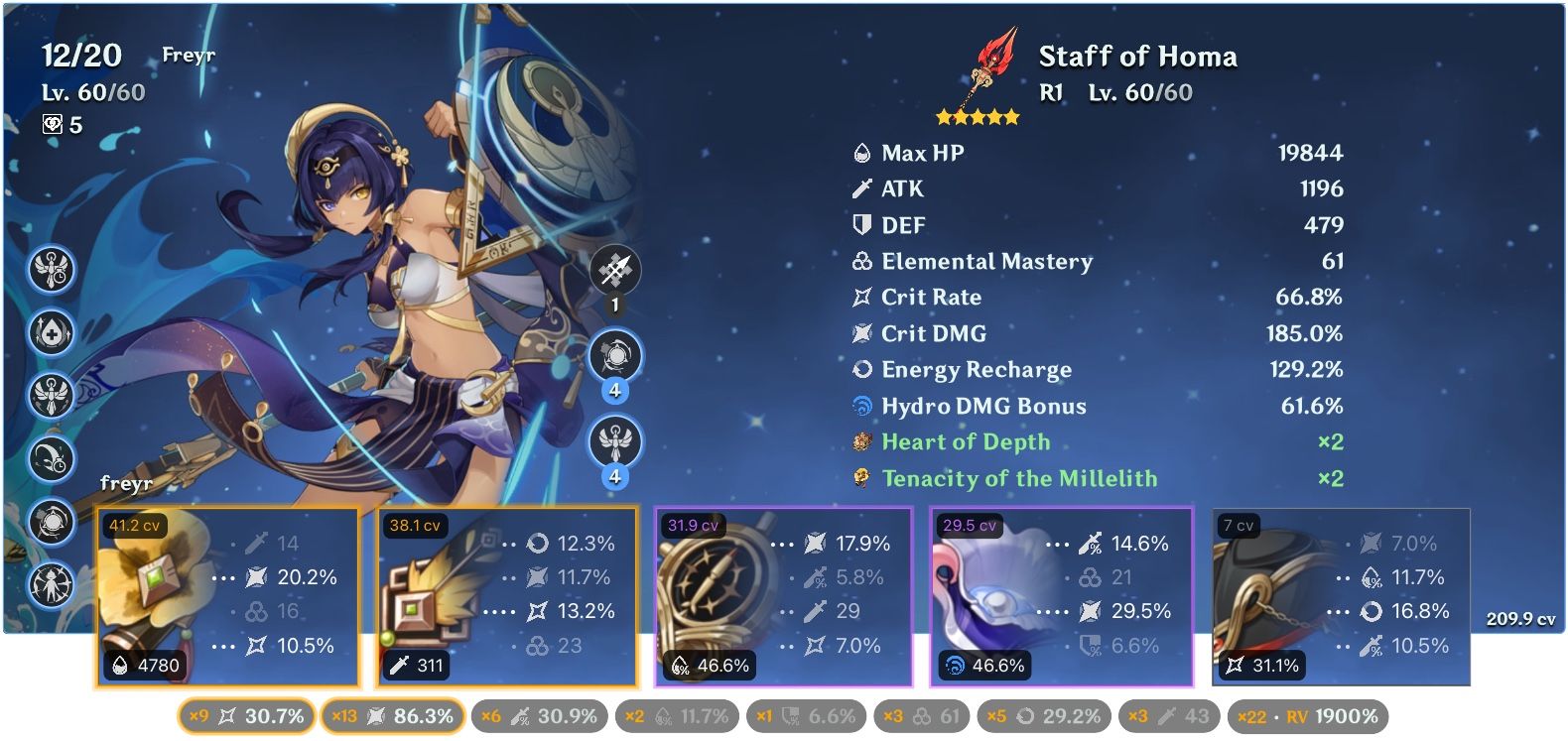This screenshot has width=1568, height=741.
Task: Select the first constellation icon on the left
Action: 52,269
